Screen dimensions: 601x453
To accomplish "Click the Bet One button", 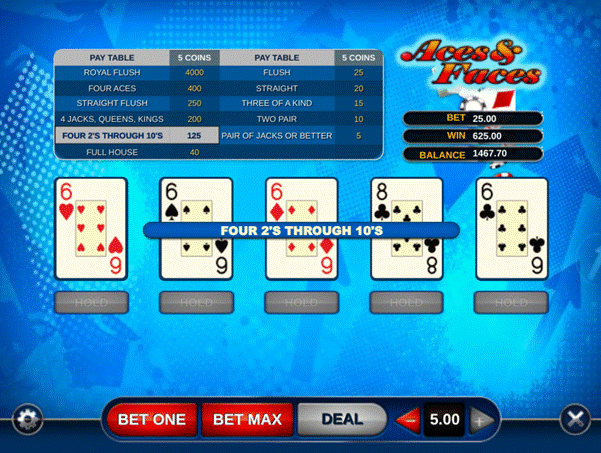I will (152, 419).
